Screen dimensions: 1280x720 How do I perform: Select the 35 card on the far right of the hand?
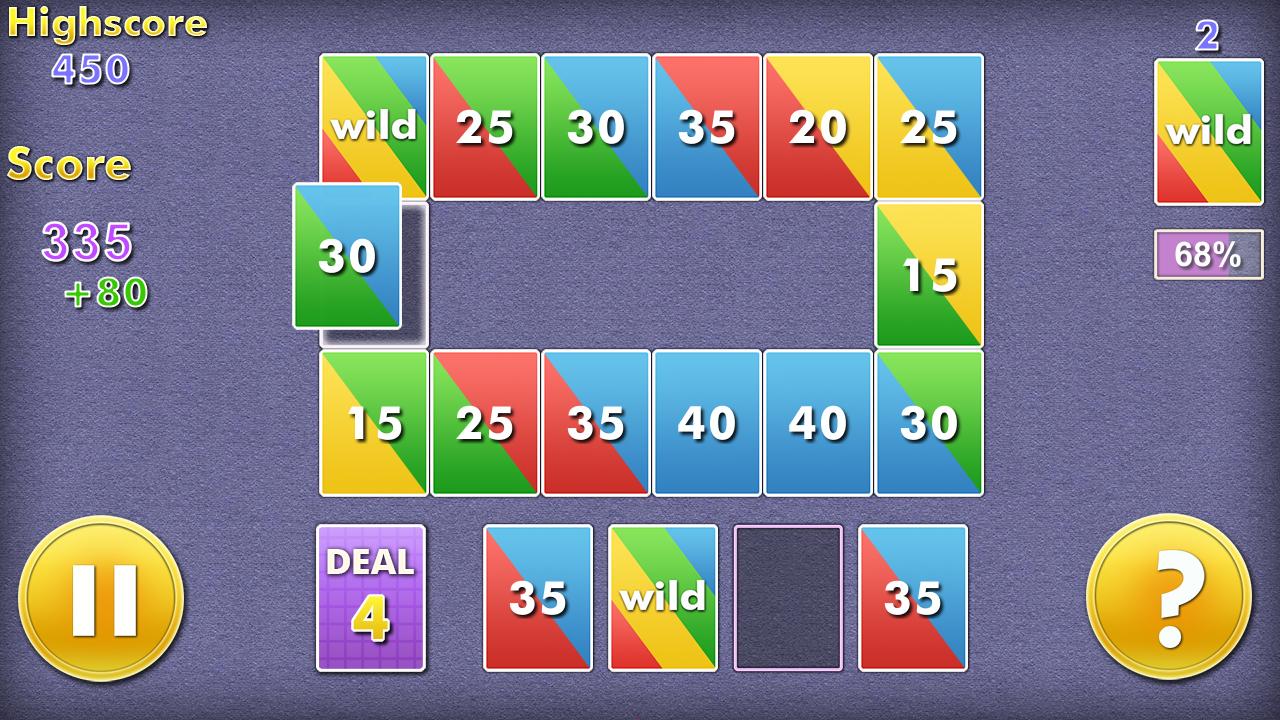[x=912, y=595]
